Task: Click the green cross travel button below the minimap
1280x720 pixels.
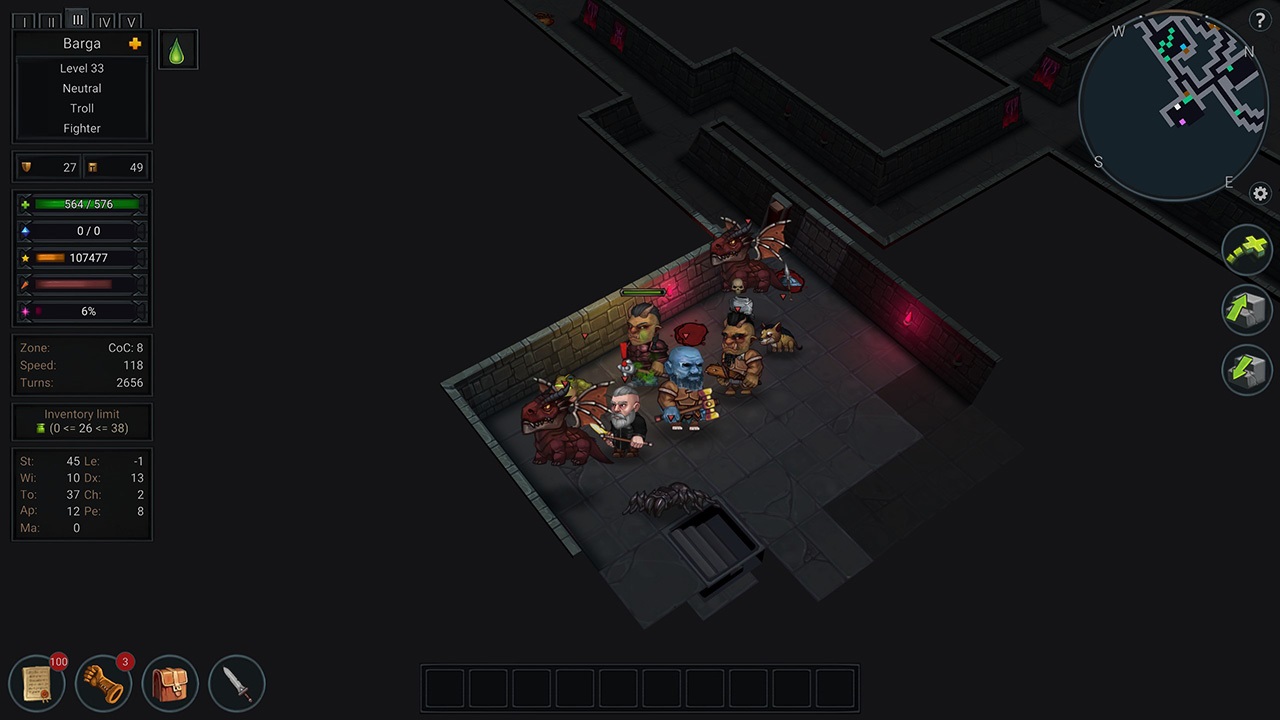Action: [1246, 248]
